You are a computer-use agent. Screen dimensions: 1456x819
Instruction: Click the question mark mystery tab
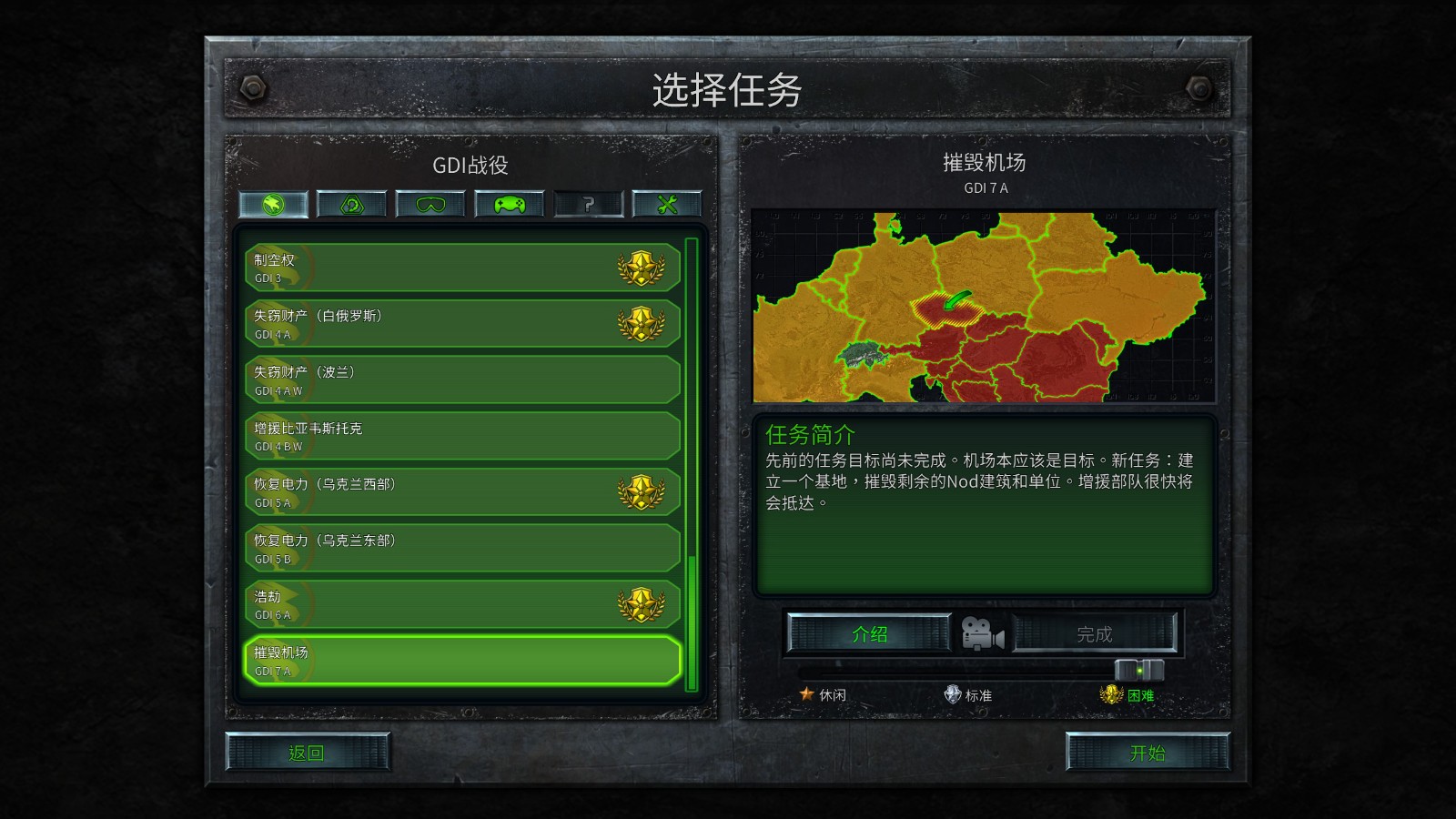pyautogui.click(x=589, y=204)
